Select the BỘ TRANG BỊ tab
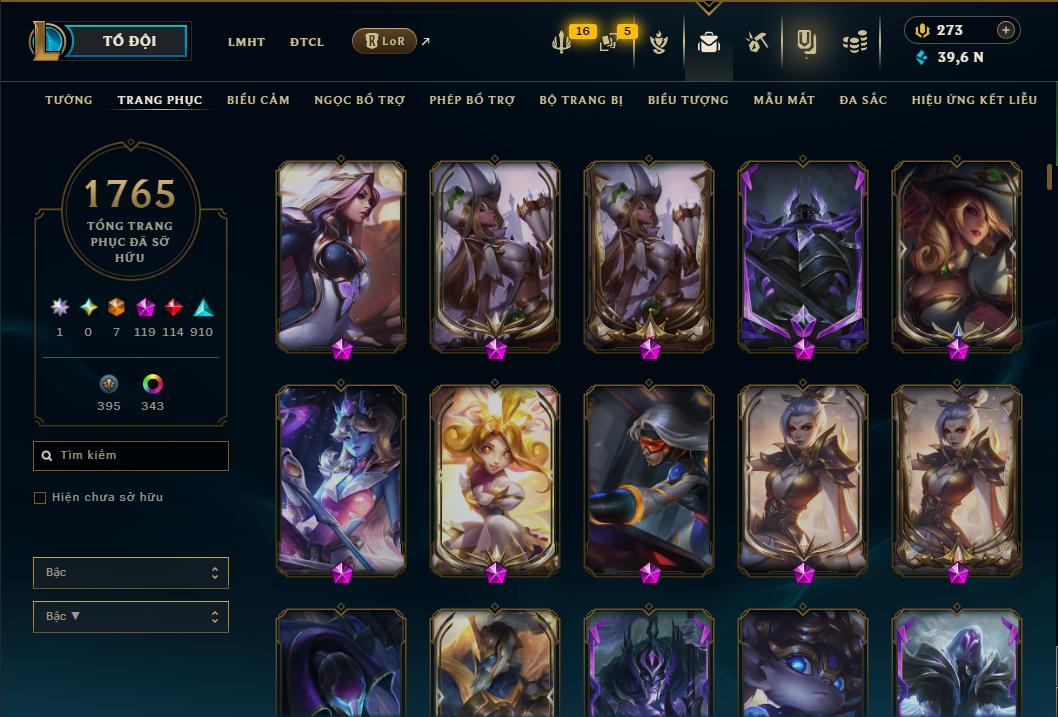This screenshot has width=1058, height=717. click(x=581, y=100)
